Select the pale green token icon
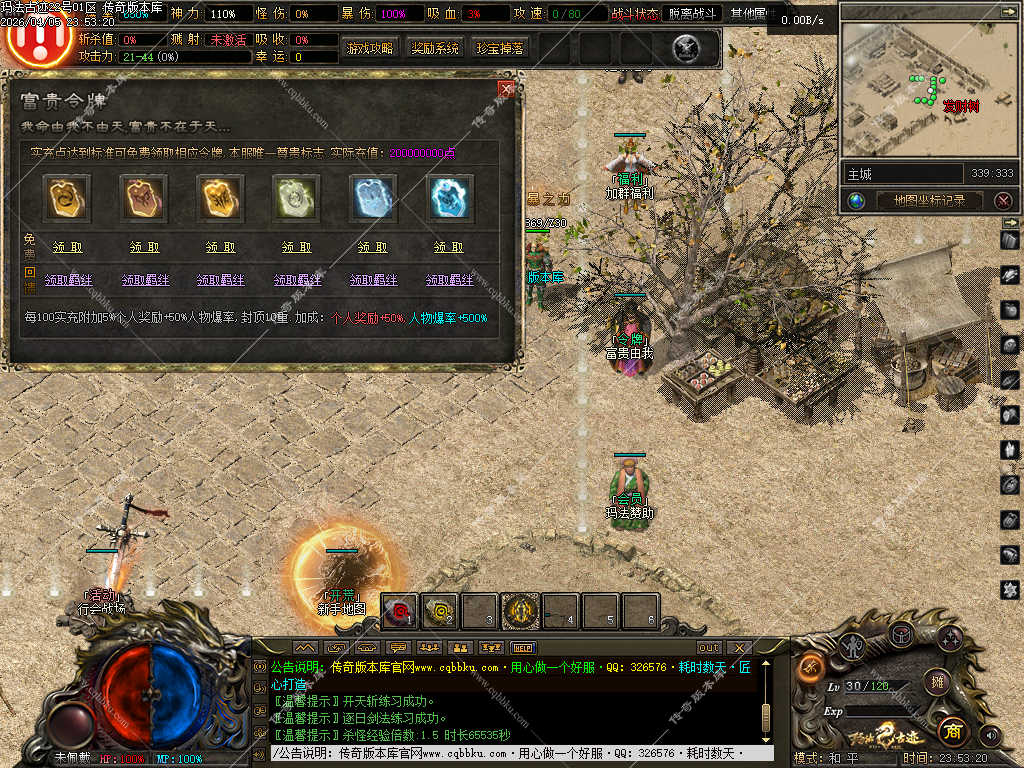Screen dimensions: 1024x768 point(296,198)
